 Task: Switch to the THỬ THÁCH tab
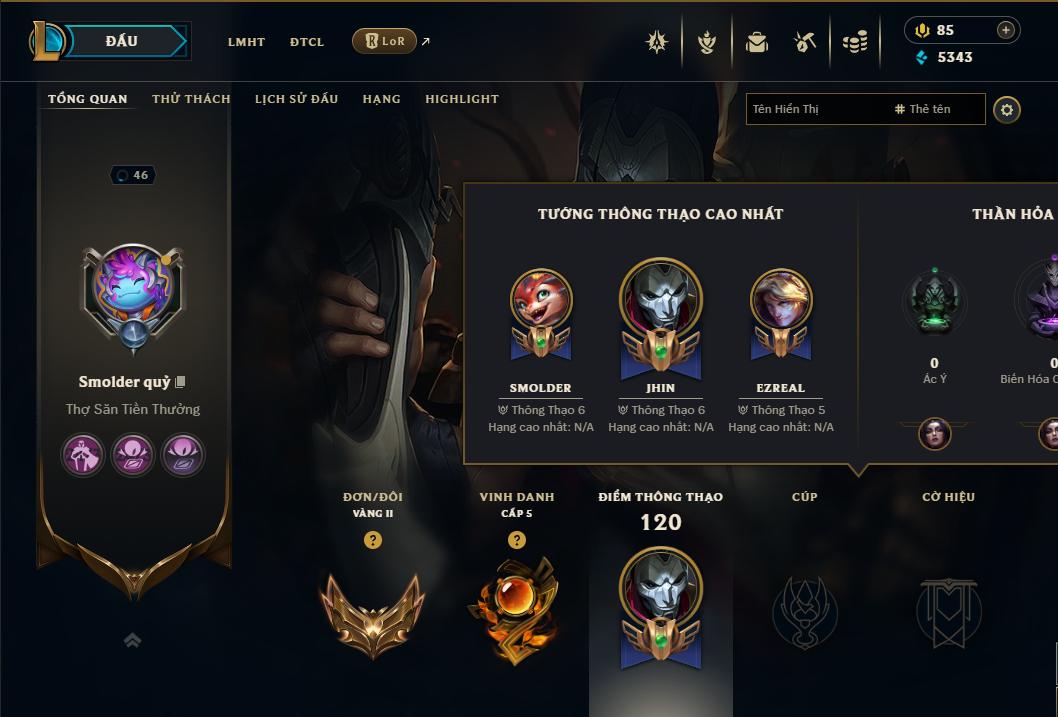point(191,99)
